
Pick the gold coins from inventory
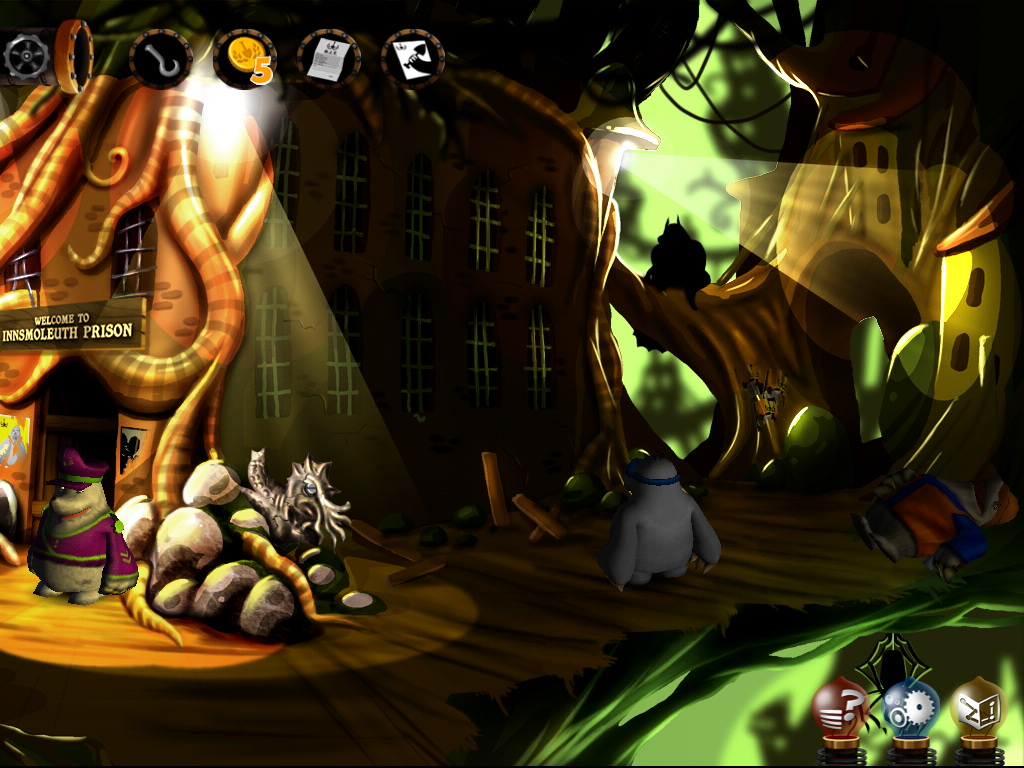click(x=243, y=59)
